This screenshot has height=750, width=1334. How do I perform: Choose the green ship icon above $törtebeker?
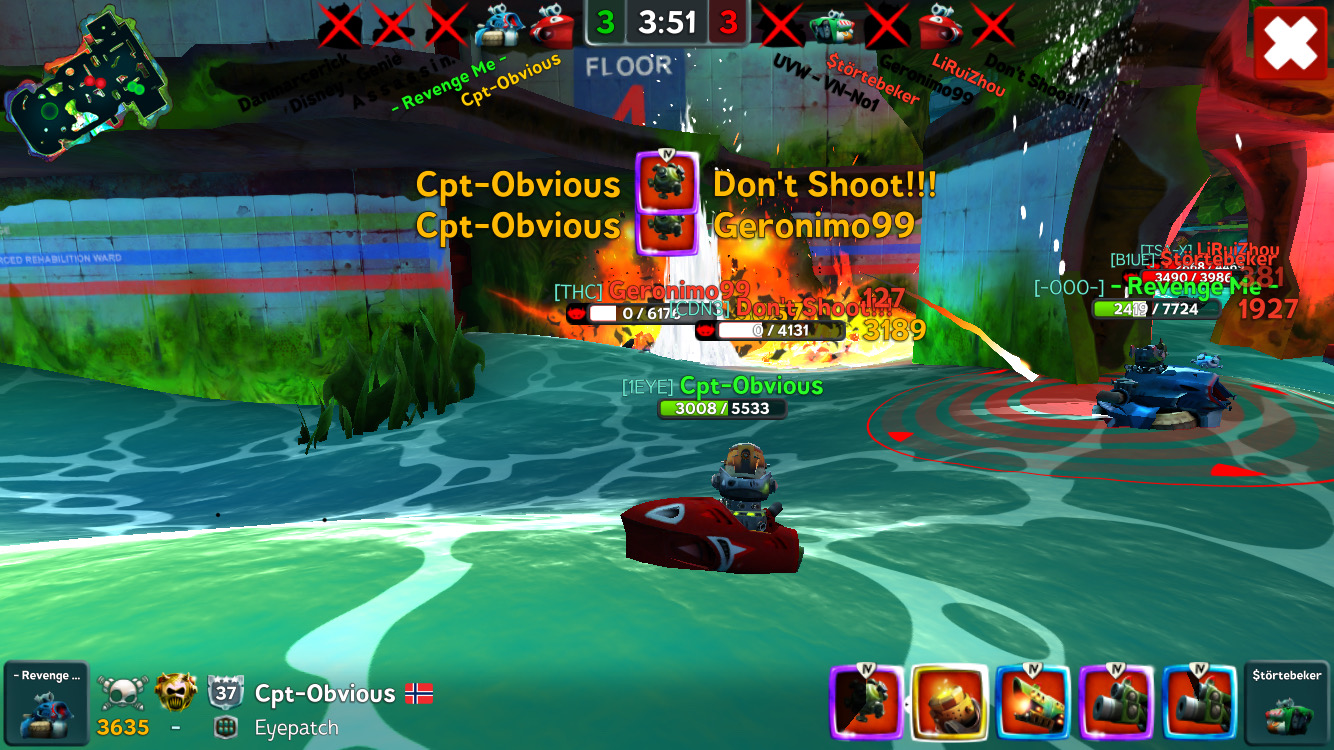[833, 26]
